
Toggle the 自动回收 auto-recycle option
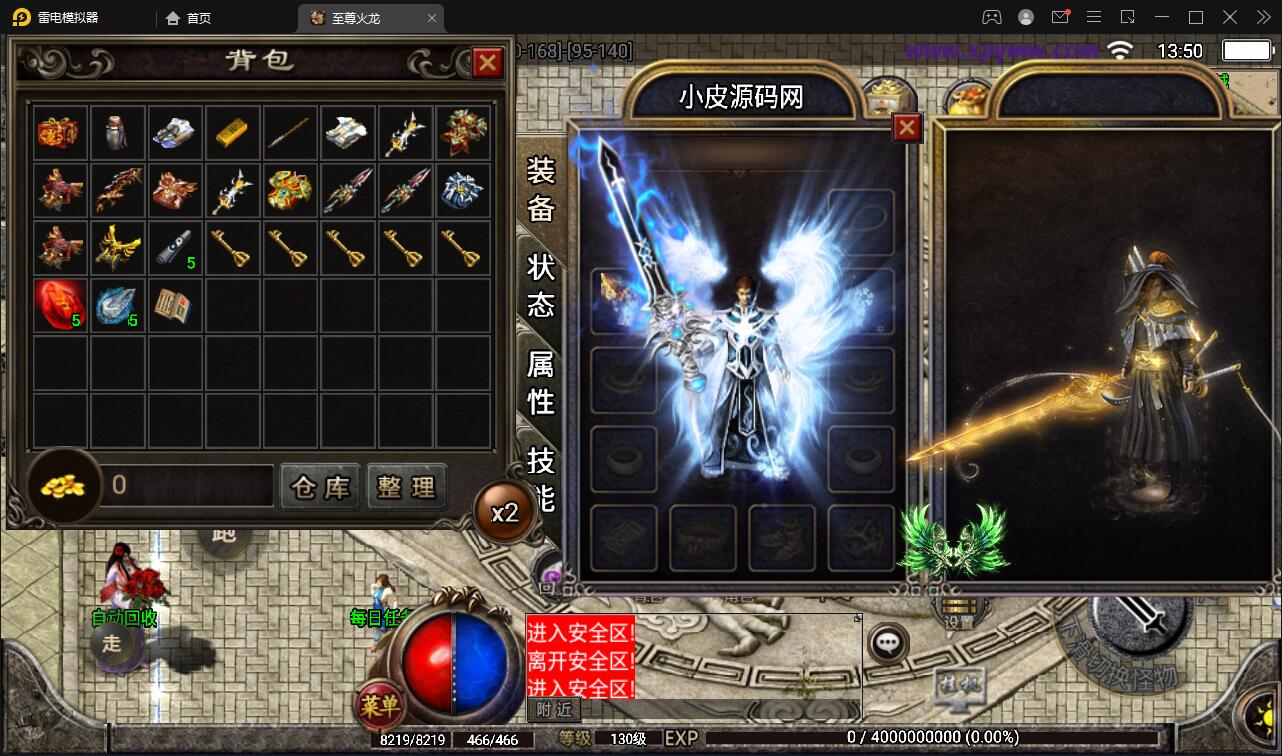[122, 618]
